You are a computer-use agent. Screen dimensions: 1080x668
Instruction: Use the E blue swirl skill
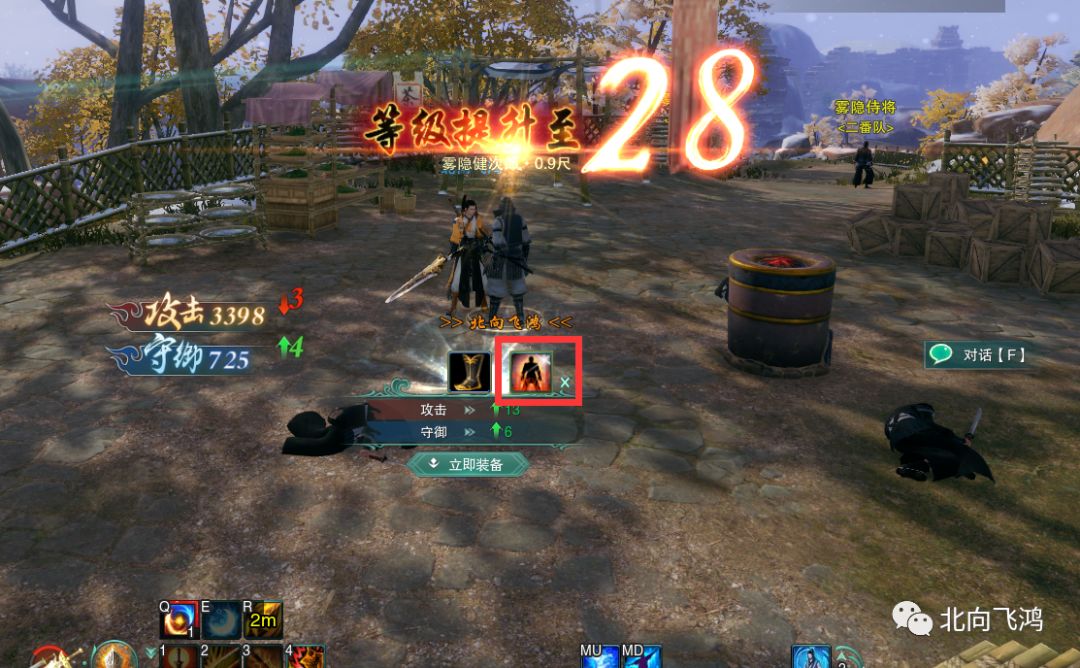222,621
